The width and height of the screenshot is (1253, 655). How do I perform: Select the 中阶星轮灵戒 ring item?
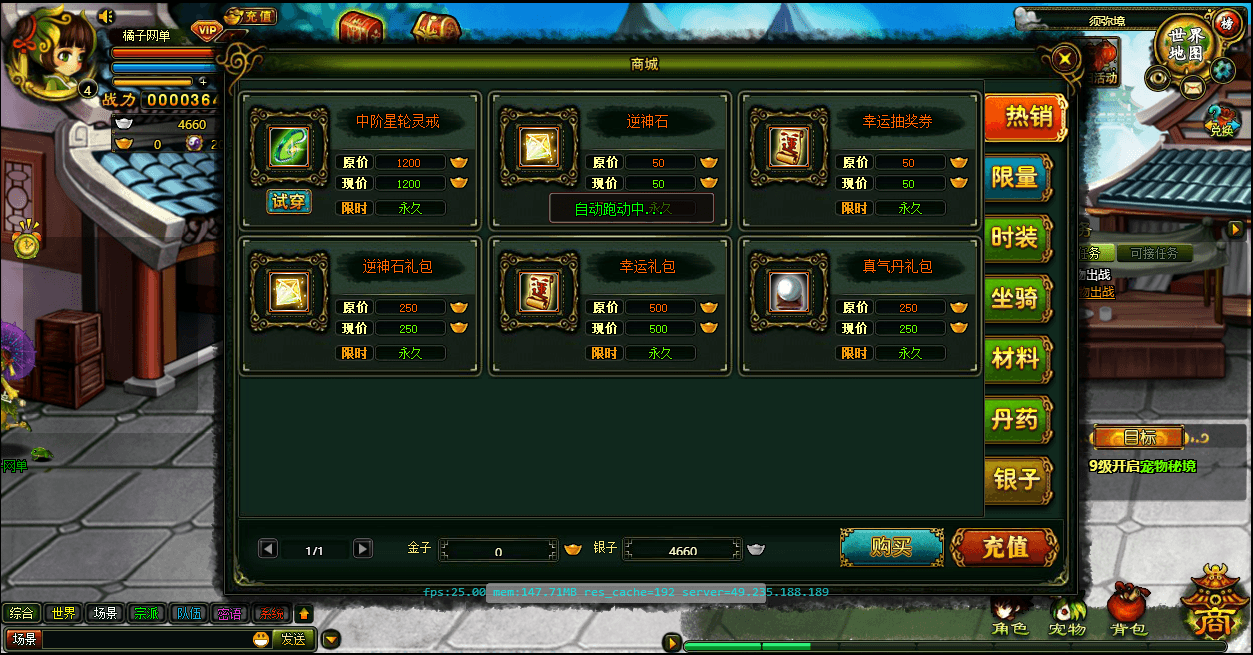click(x=289, y=147)
